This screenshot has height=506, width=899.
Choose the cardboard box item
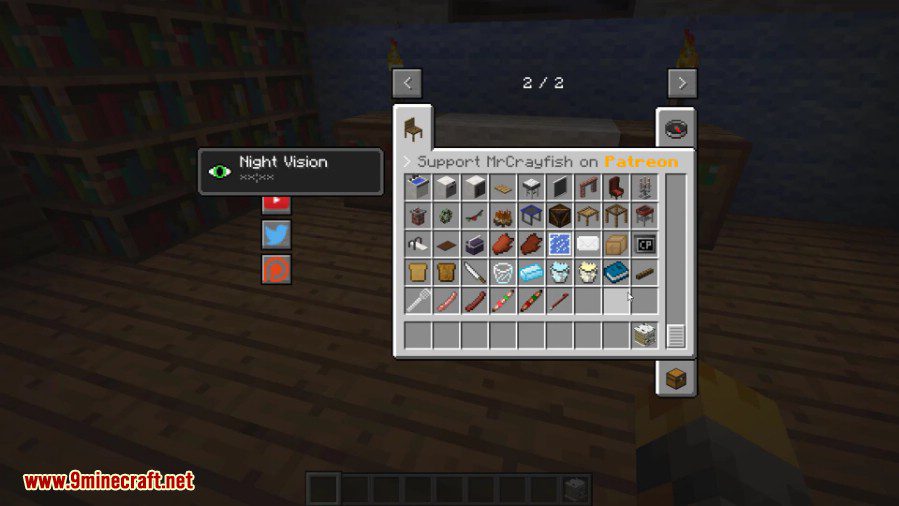point(615,244)
